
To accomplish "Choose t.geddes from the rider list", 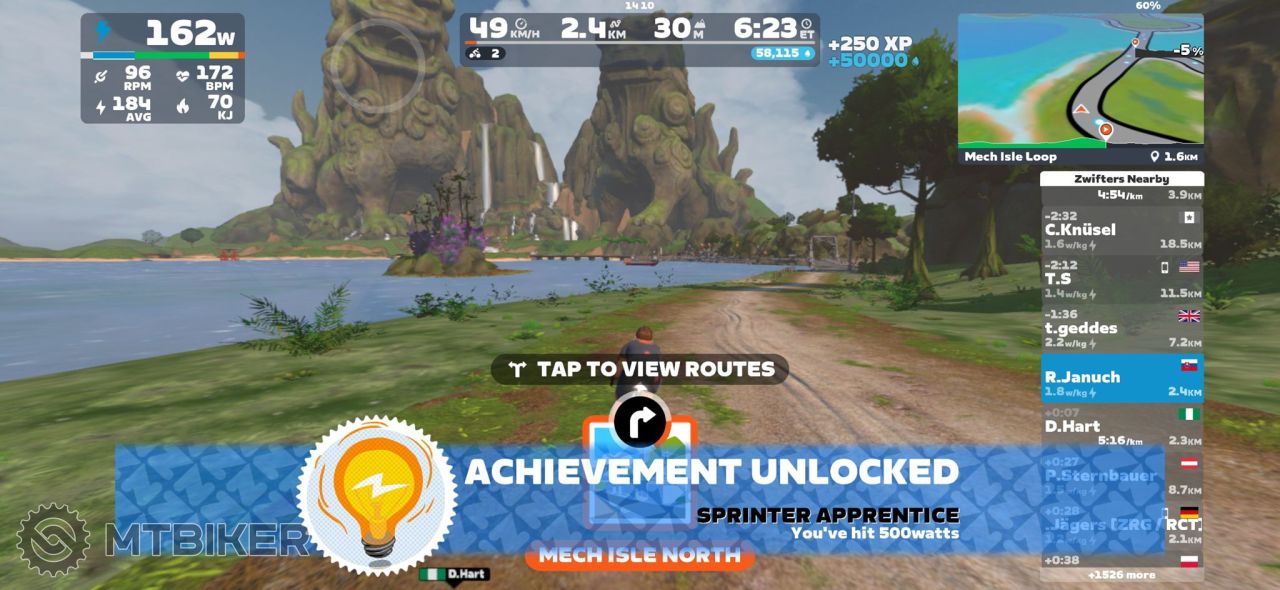I will 1121,328.
